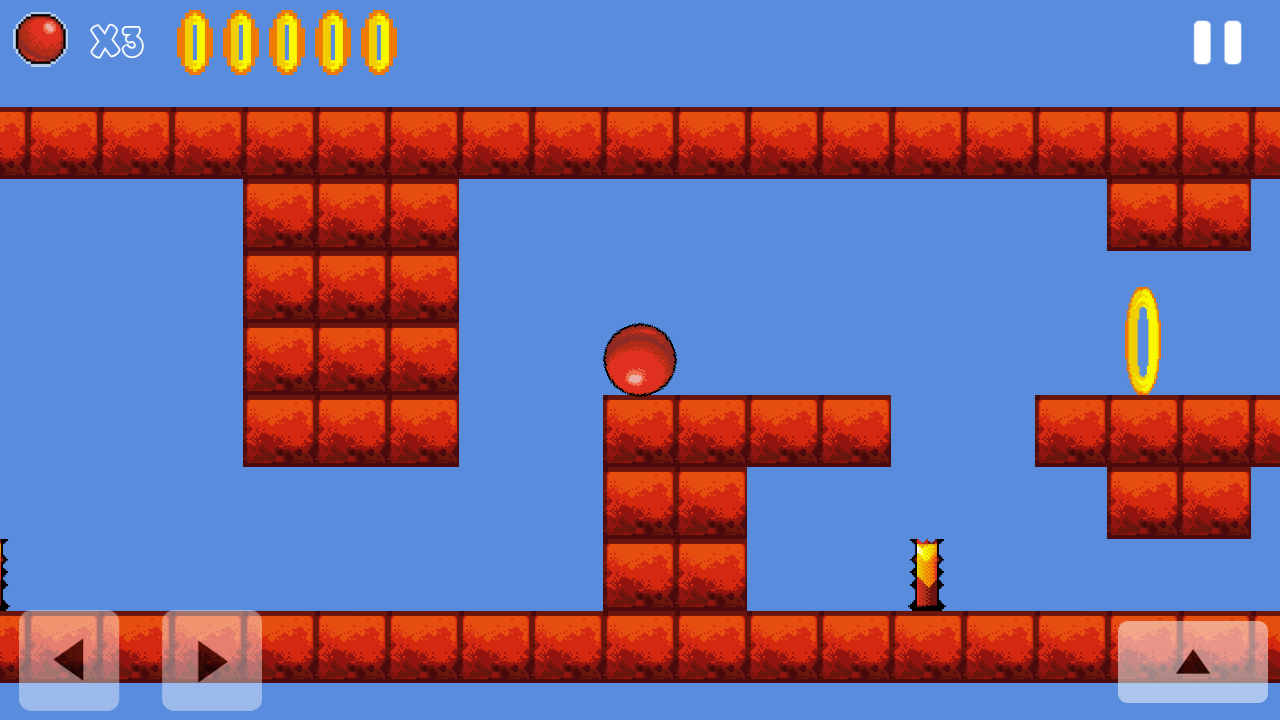Tap the tall brick column in the center
This screenshot has height=720, width=1280.
pyautogui.click(x=675, y=540)
